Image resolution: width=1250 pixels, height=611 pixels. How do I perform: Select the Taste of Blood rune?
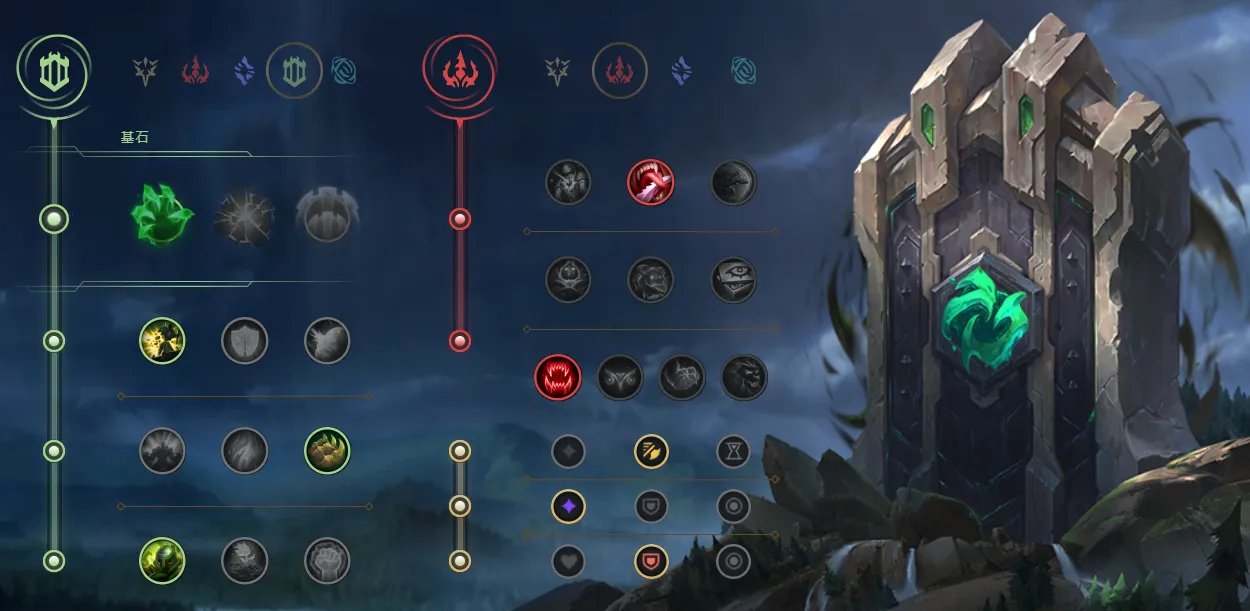650,182
